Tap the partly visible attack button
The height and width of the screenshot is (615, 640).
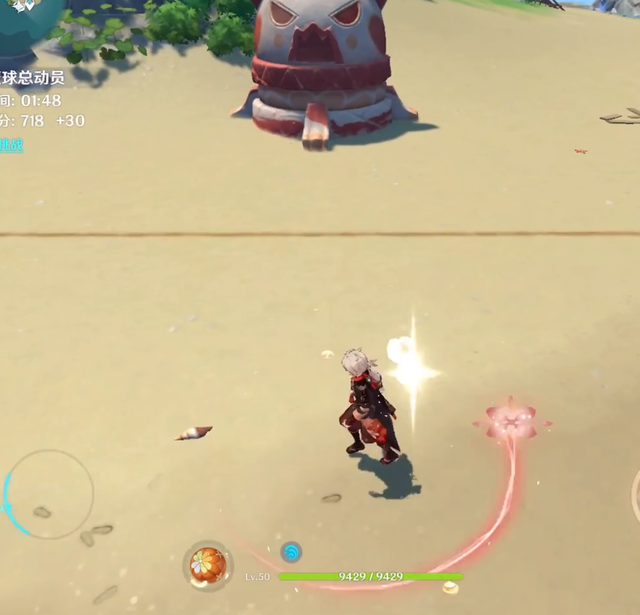(x=635, y=495)
